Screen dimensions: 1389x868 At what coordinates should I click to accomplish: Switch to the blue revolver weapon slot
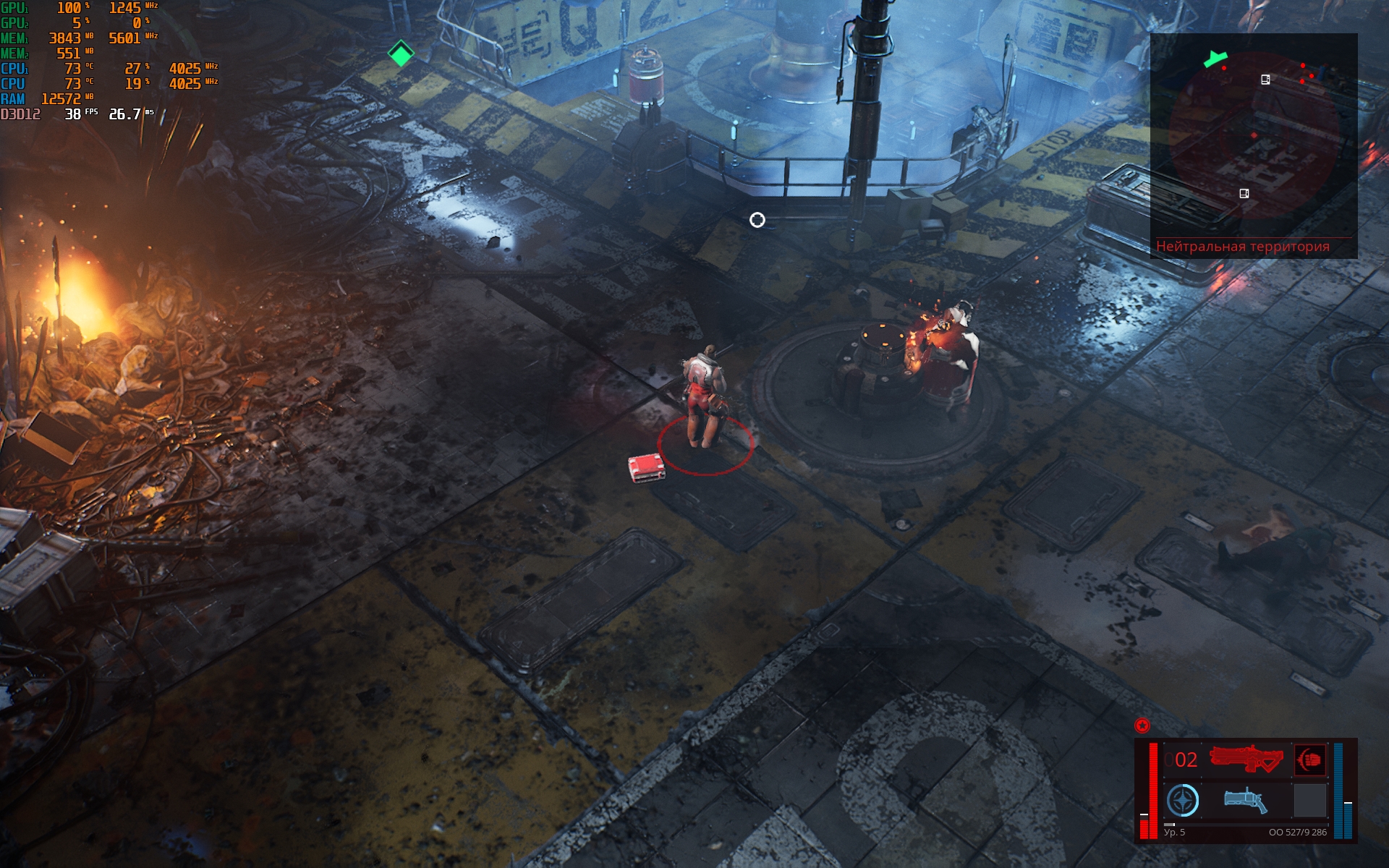pos(1245,800)
